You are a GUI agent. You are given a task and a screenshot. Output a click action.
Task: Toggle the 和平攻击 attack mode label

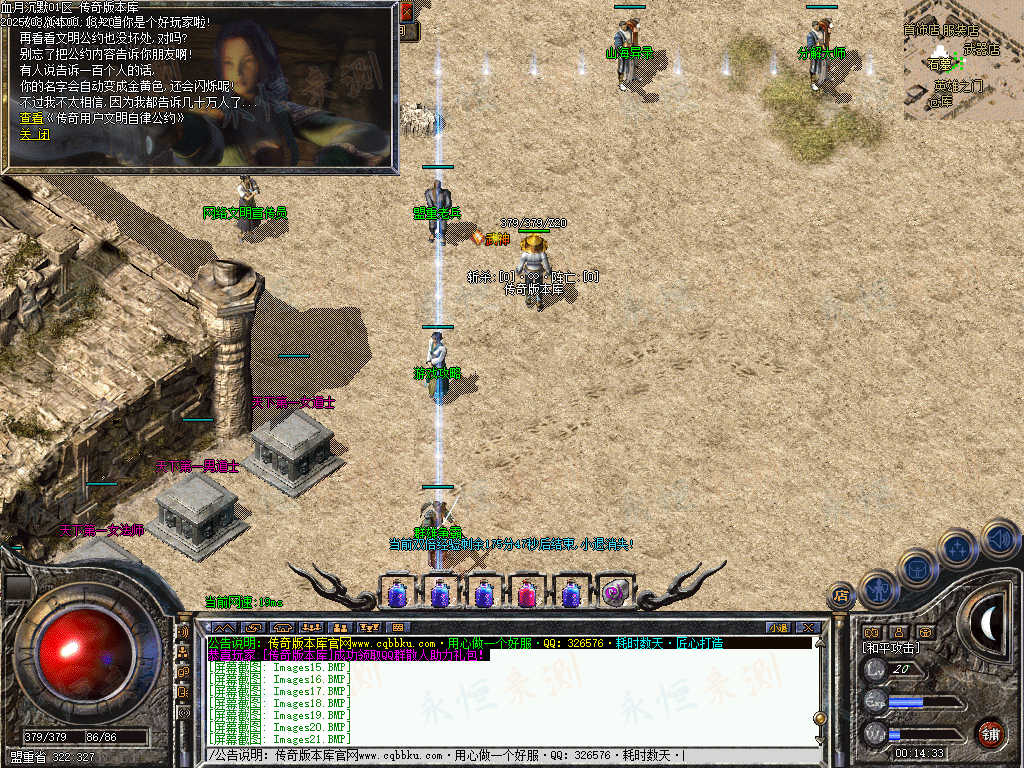coord(892,648)
